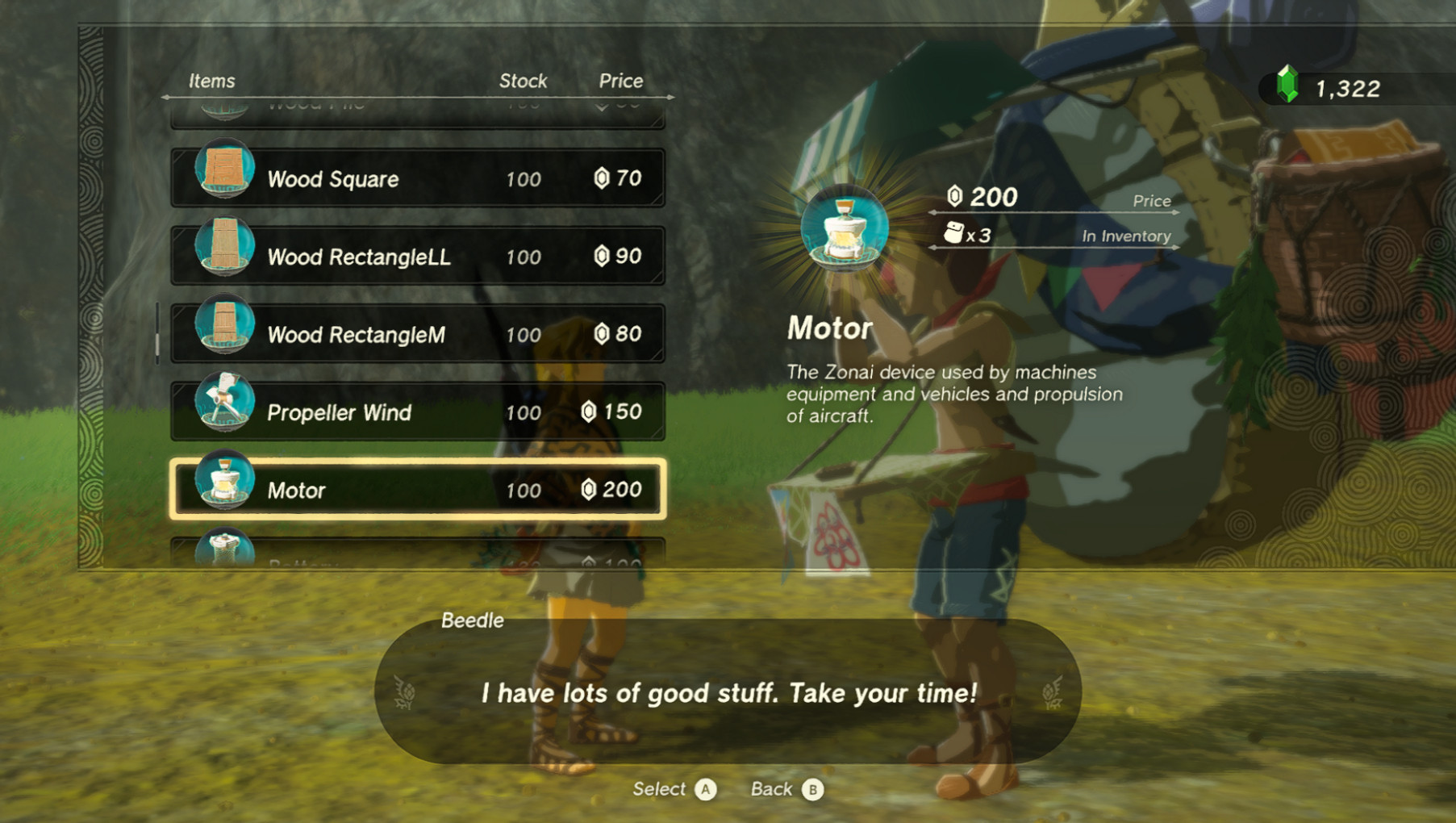
Task: Highlight the Wood Square shop row
Action: [417, 178]
